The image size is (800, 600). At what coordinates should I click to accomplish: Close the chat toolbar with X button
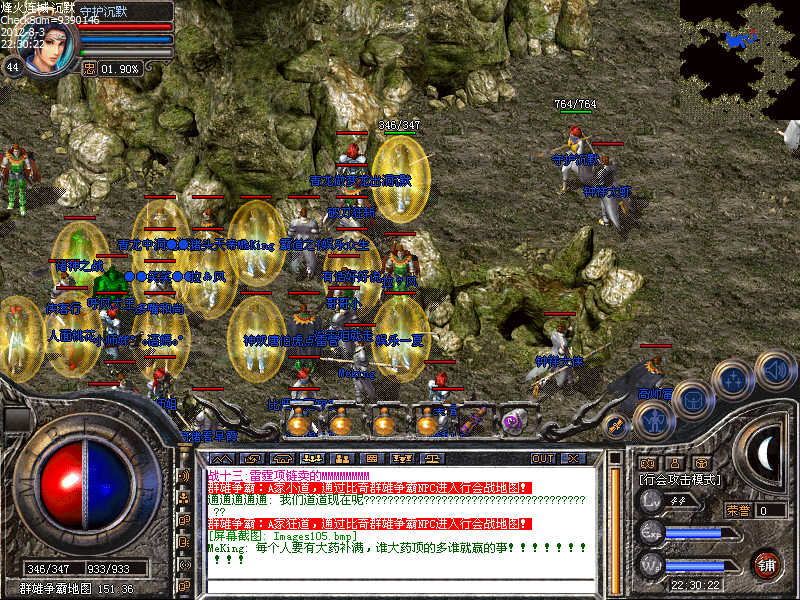[573, 458]
